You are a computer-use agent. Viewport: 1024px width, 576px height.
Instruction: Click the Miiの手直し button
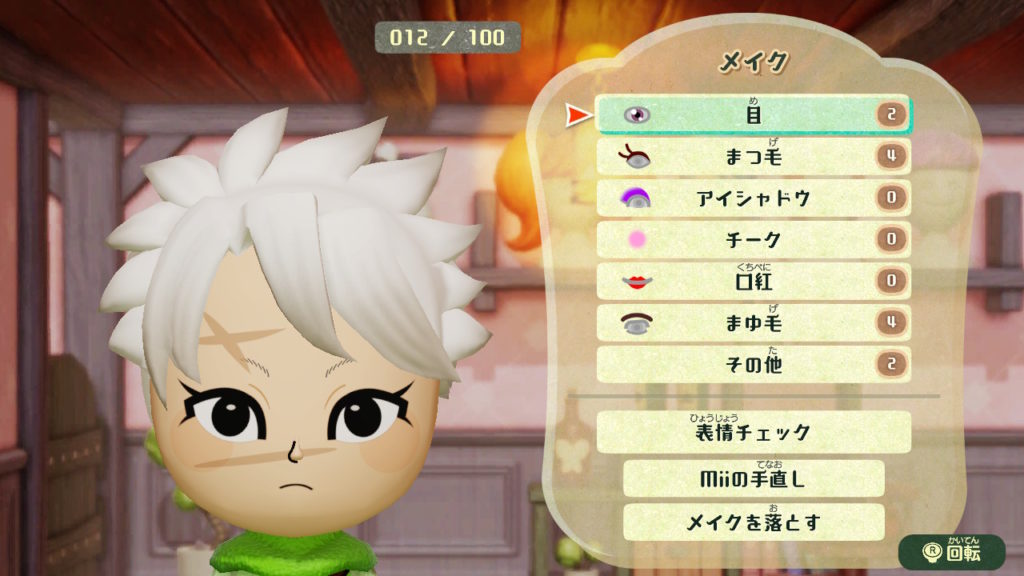(753, 478)
